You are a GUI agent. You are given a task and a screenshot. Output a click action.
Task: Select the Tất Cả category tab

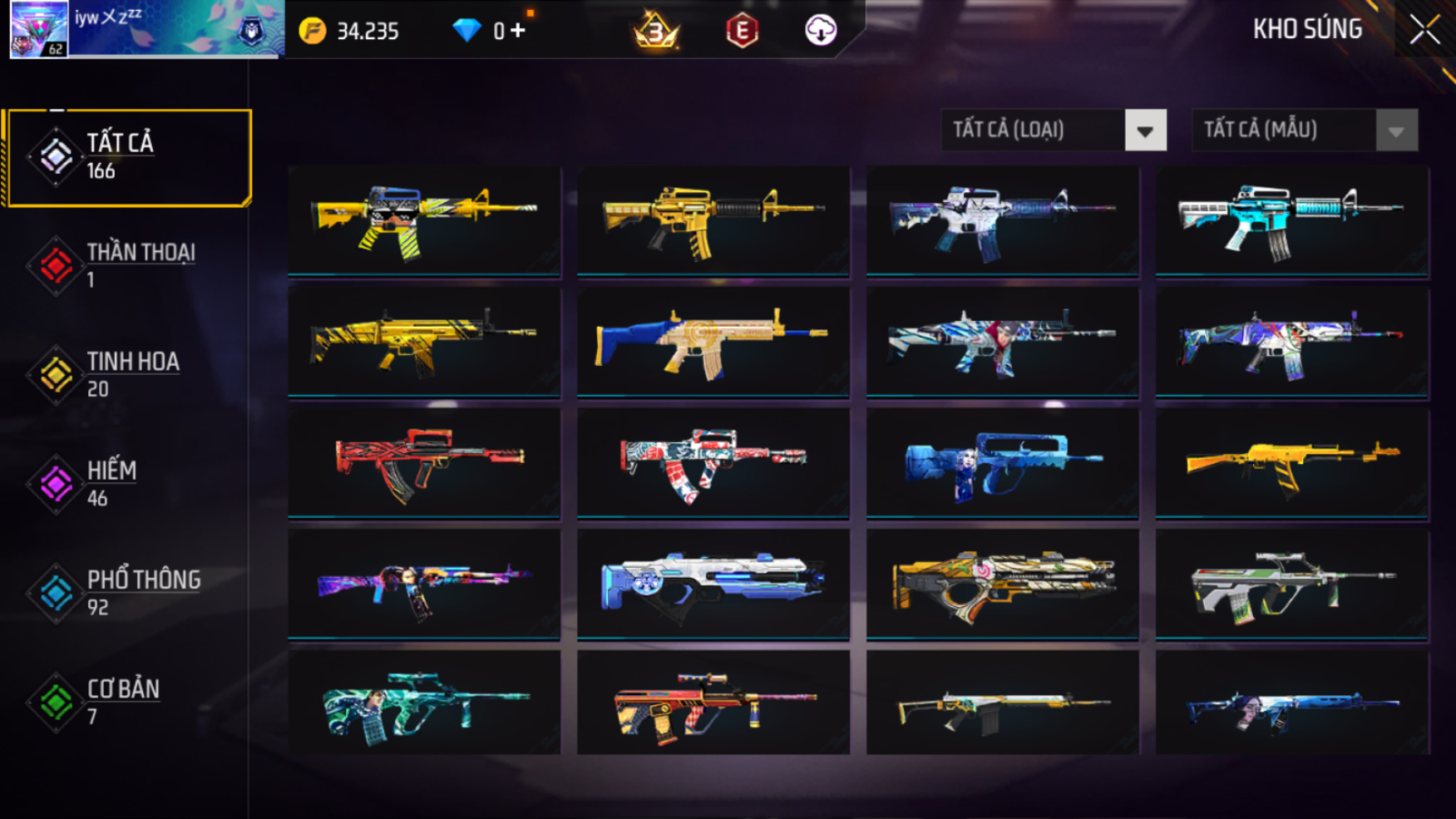127,157
